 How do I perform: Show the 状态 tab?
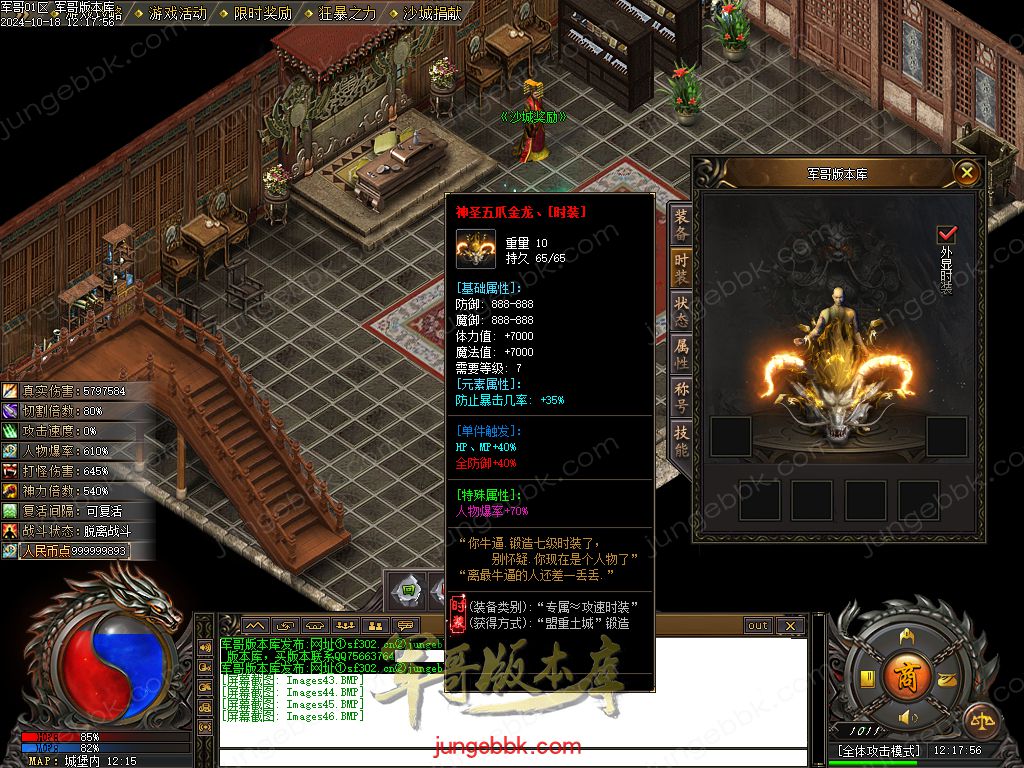click(681, 311)
